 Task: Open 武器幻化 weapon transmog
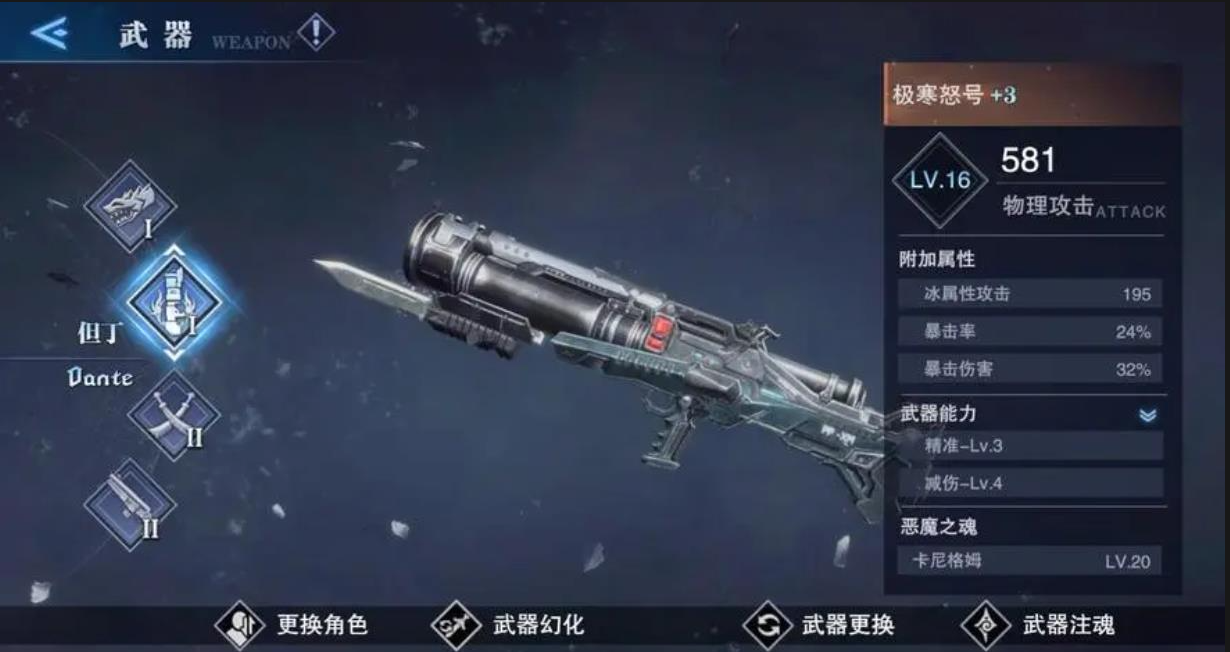[x=508, y=626]
